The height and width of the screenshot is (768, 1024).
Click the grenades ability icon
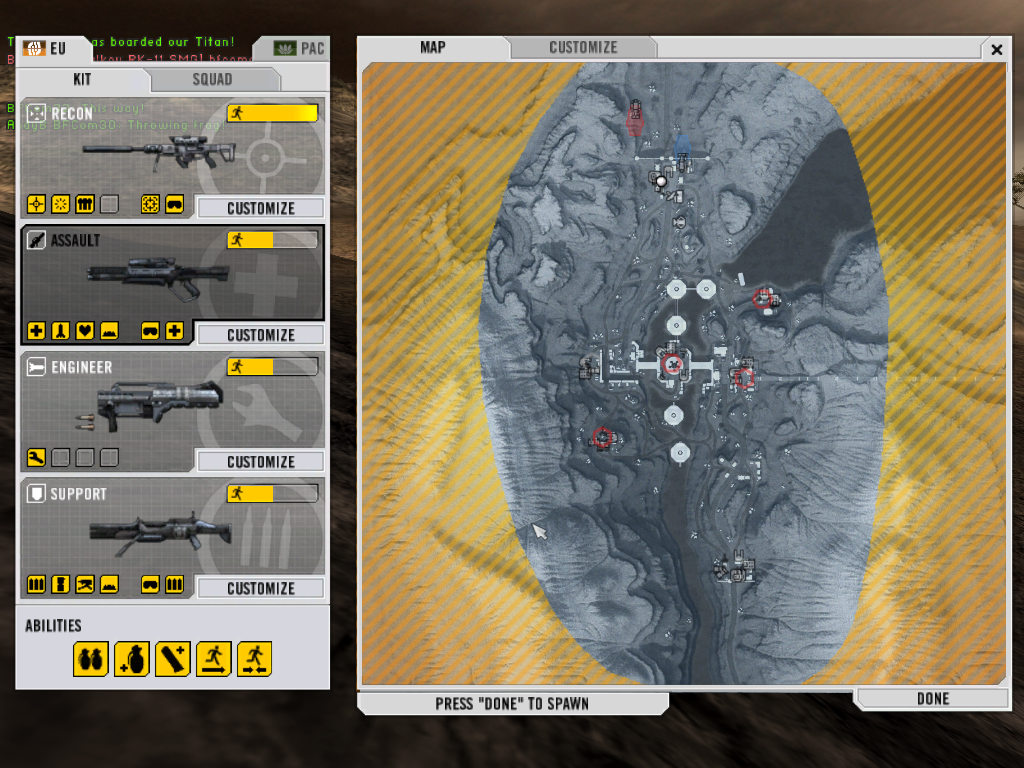(90, 659)
